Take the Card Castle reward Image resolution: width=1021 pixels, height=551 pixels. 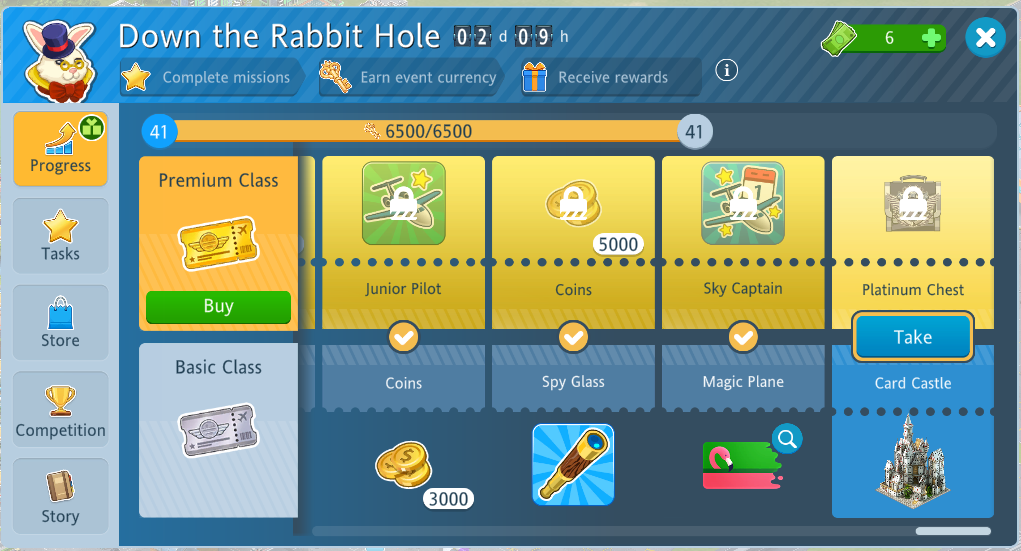(912, 337)
